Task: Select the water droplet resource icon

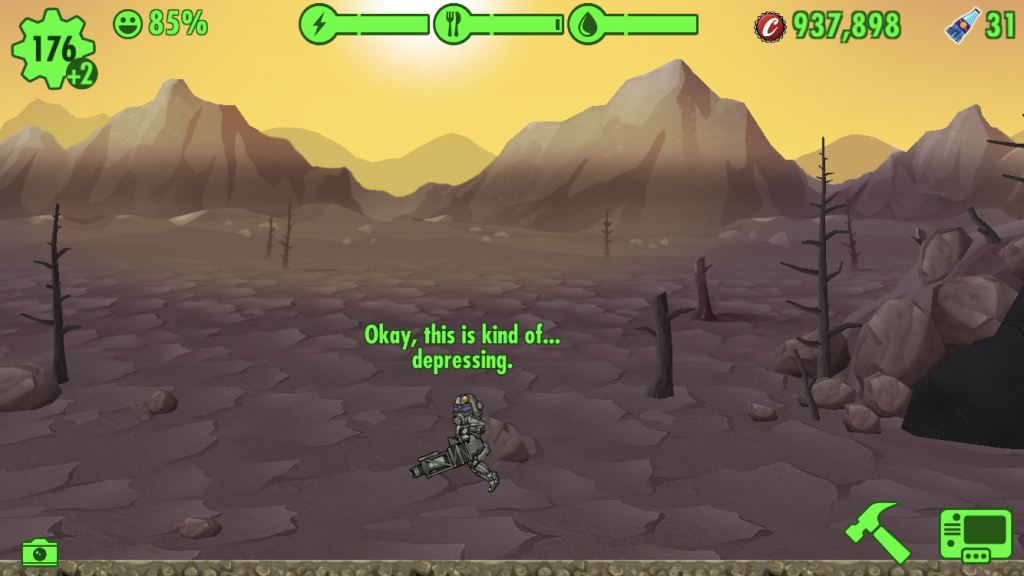Action: click(586, 24)
